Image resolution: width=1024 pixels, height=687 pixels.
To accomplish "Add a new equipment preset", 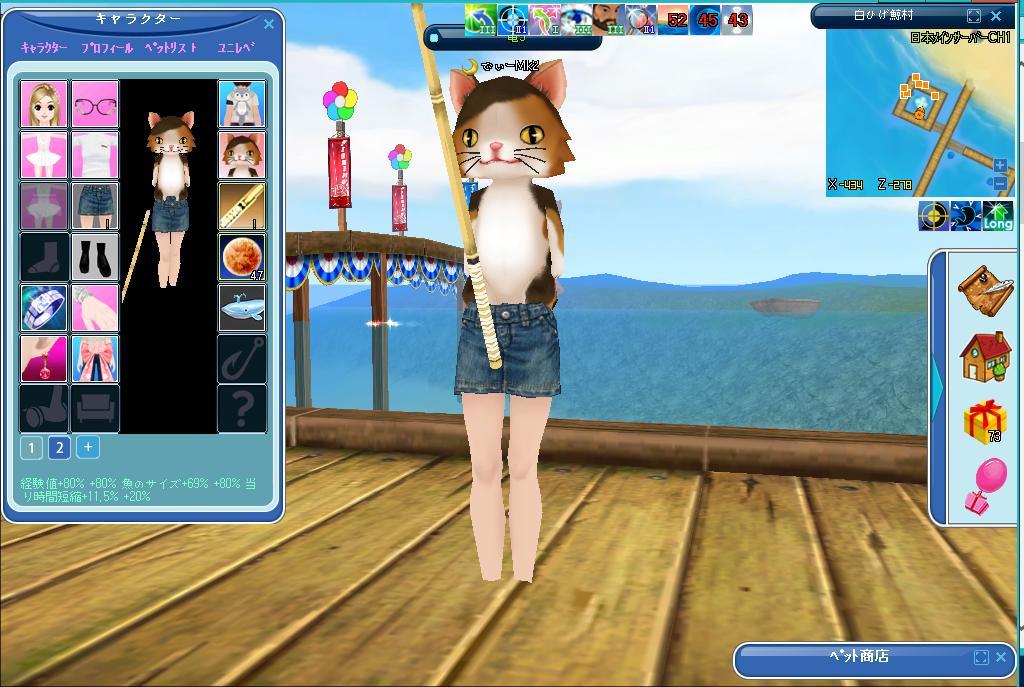I will [88, 447].
